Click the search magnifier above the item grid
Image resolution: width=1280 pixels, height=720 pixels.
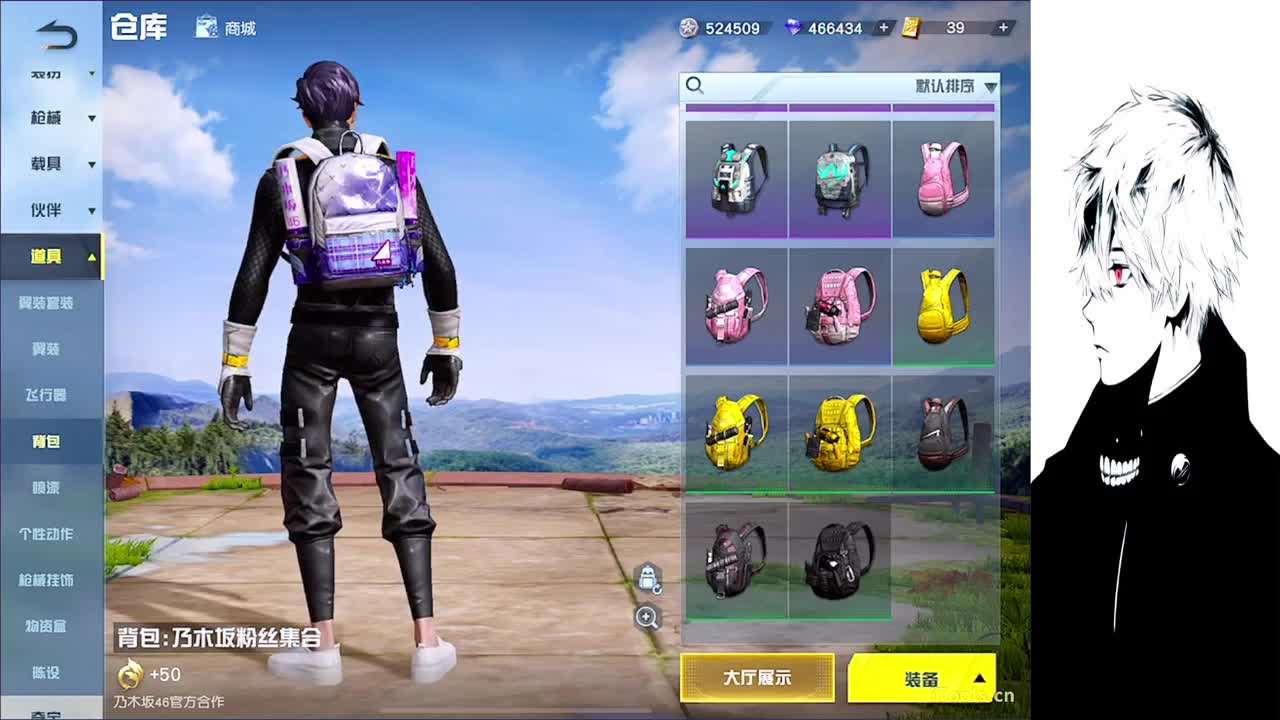(x=696, y=86)
